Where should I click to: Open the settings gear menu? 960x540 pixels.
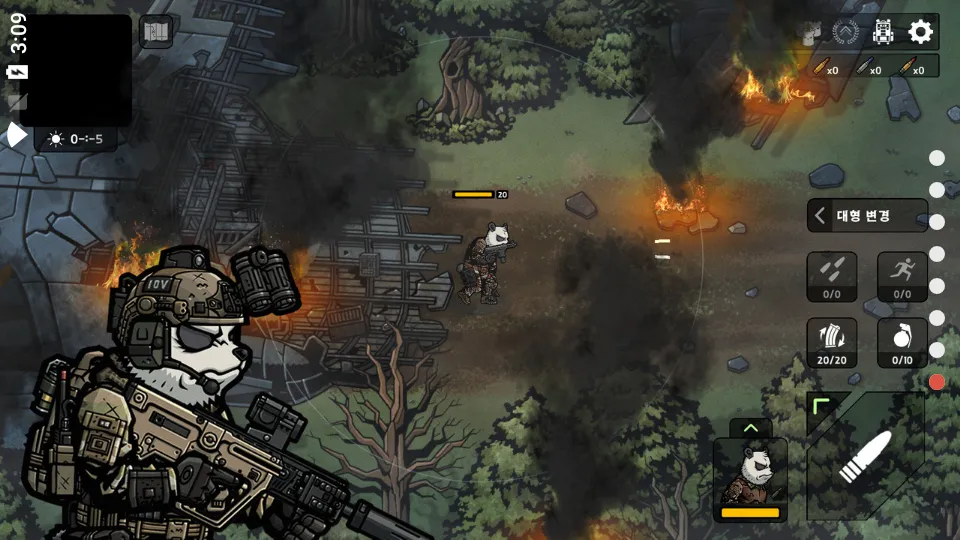[920, 32]
